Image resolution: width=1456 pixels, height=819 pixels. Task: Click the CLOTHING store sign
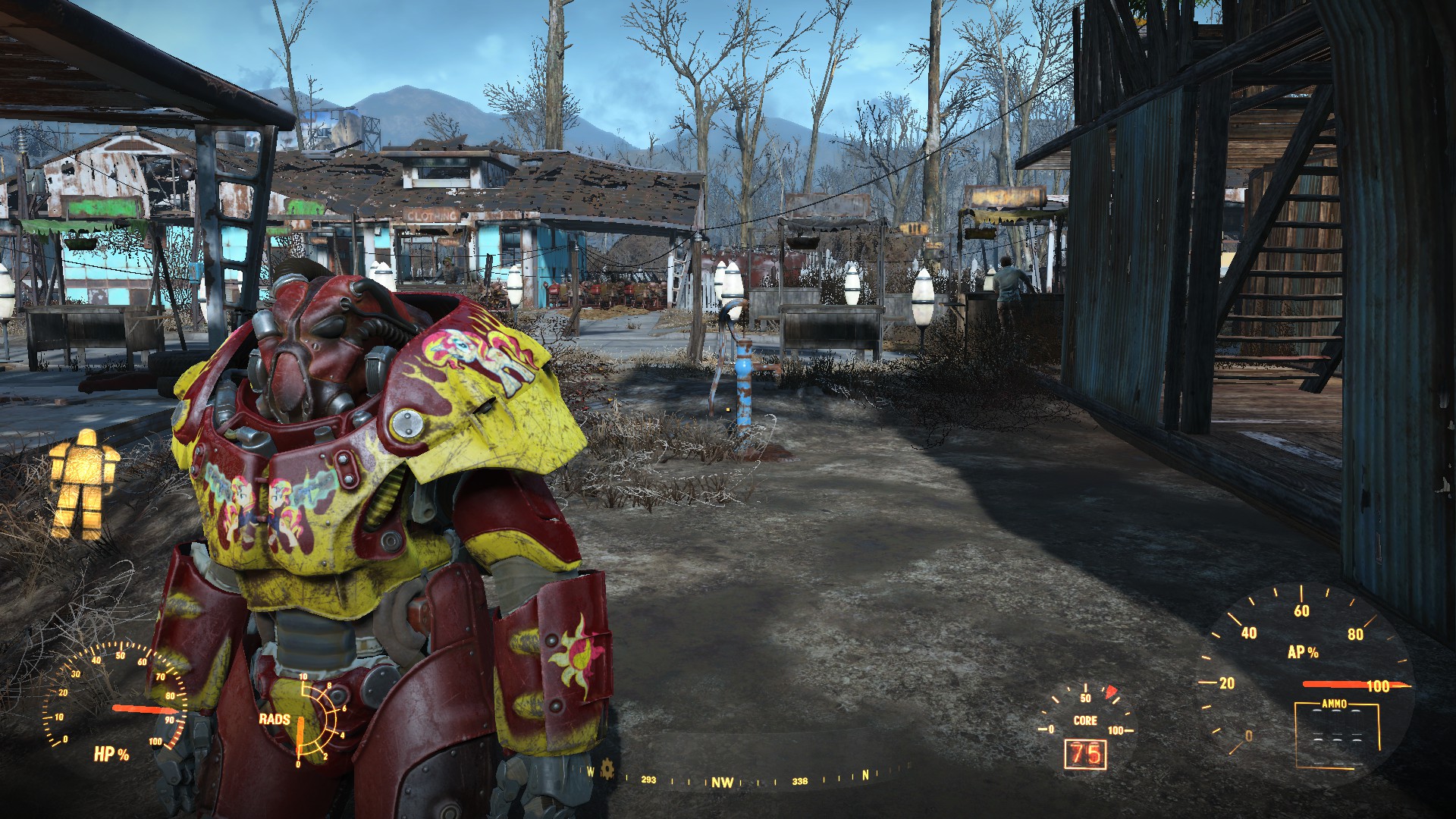(433, 215)
